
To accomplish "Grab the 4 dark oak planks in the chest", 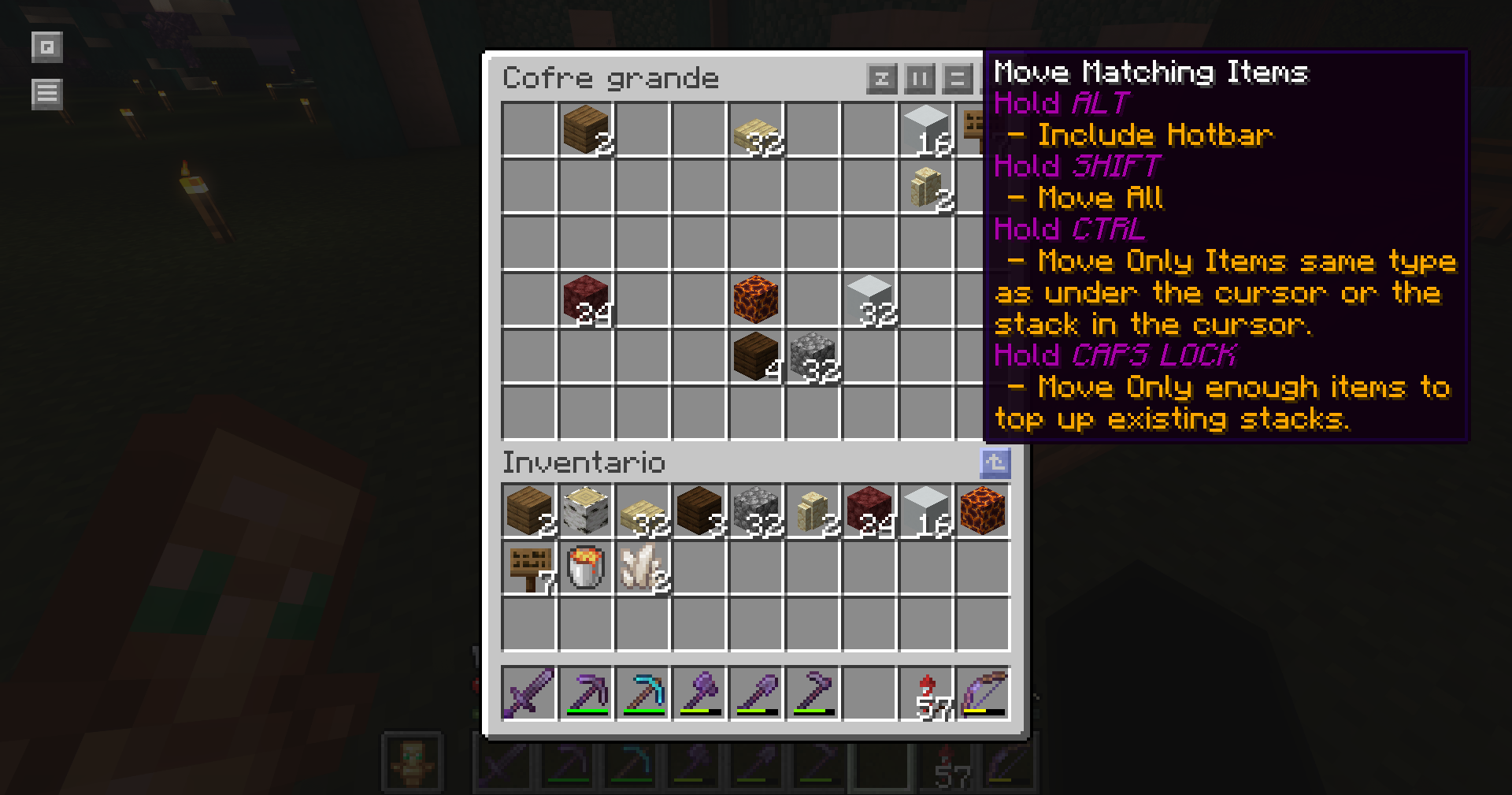I will [756, 356].
